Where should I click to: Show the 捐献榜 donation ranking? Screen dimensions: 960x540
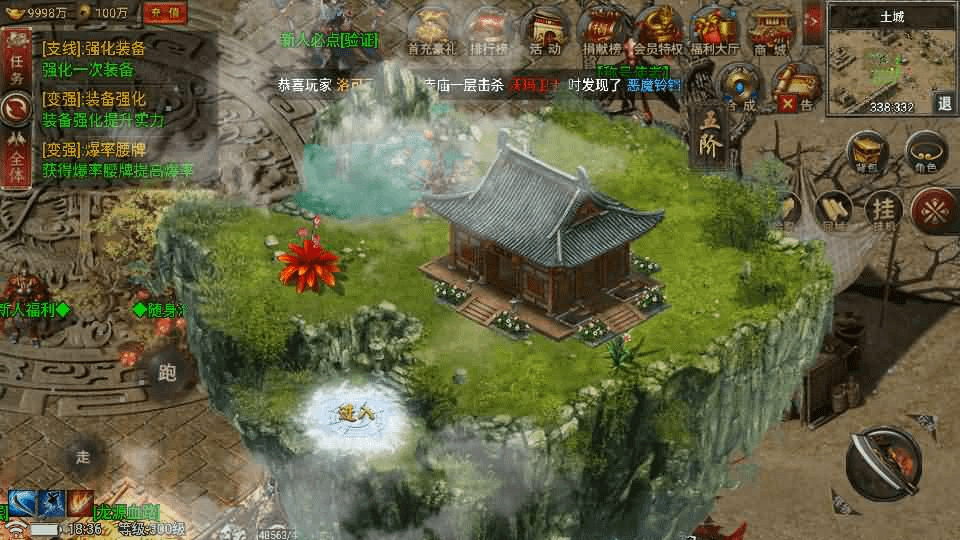pos(603,29)
